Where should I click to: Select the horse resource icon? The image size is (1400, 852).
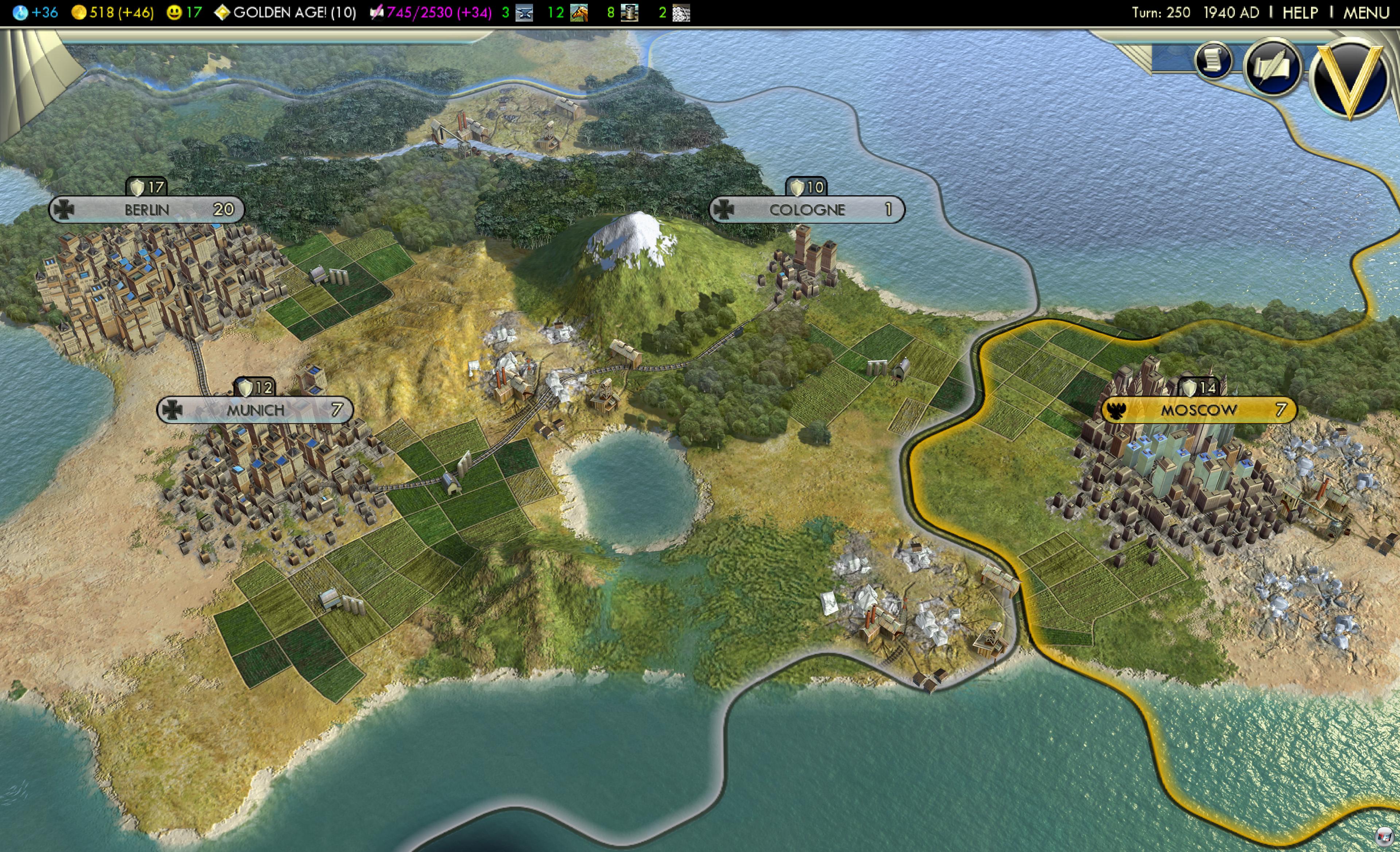[578, 12]
